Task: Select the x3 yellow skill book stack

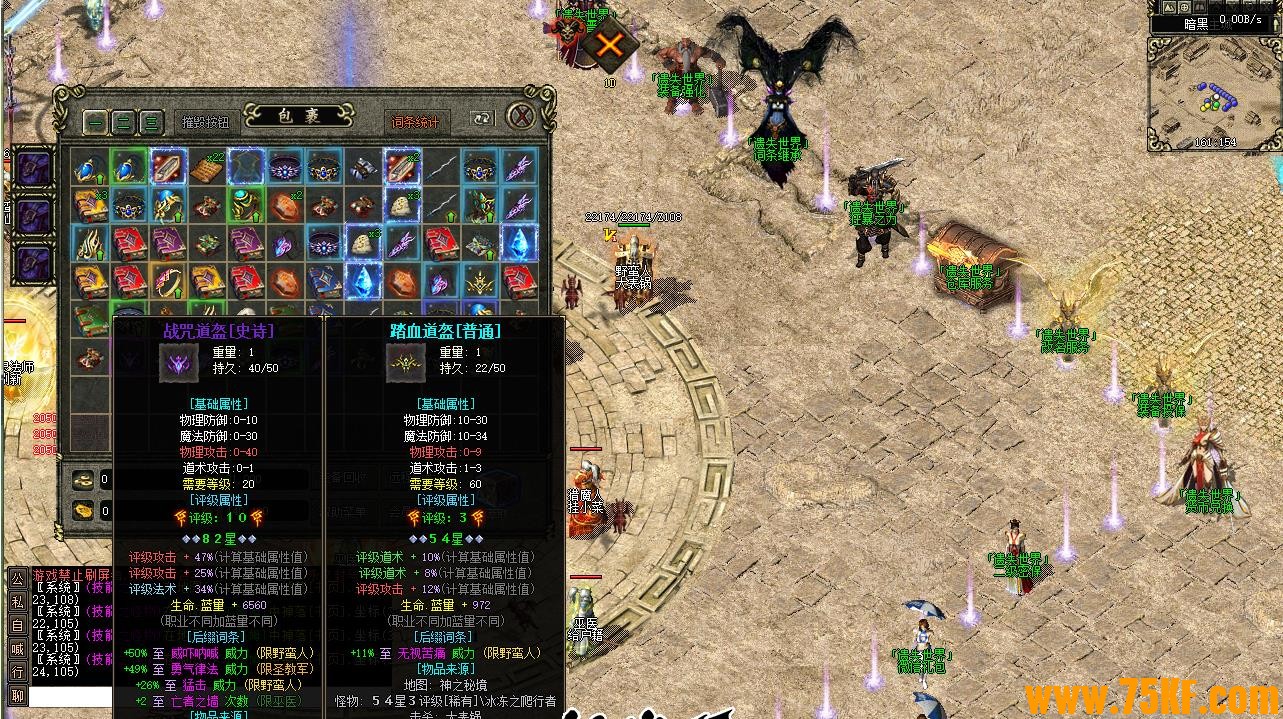Action: pyautogui.click(x=90, y=205)
